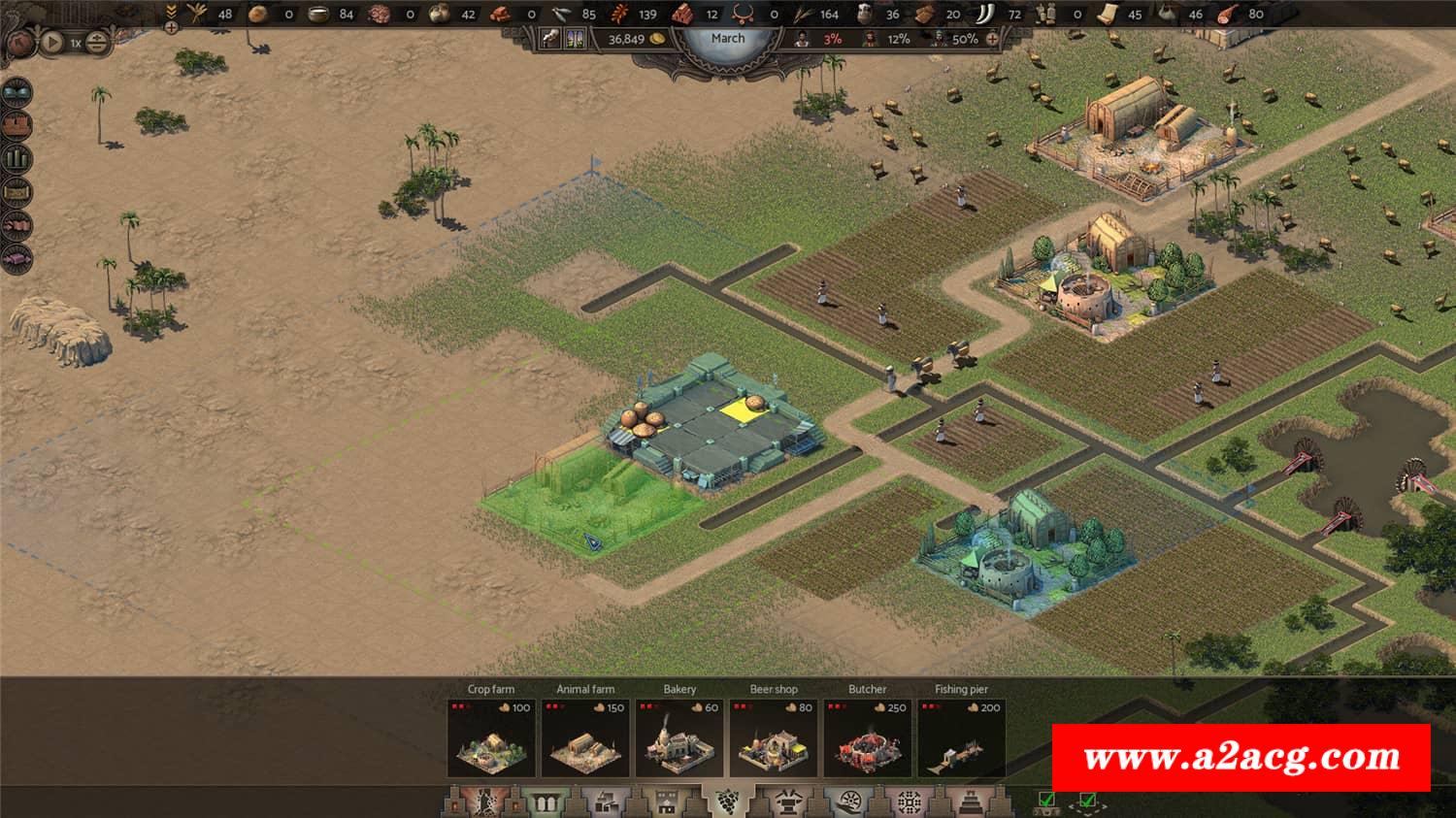Pick the Bakery building to construct
1456x818 pixels.
[x=679, y=737]
